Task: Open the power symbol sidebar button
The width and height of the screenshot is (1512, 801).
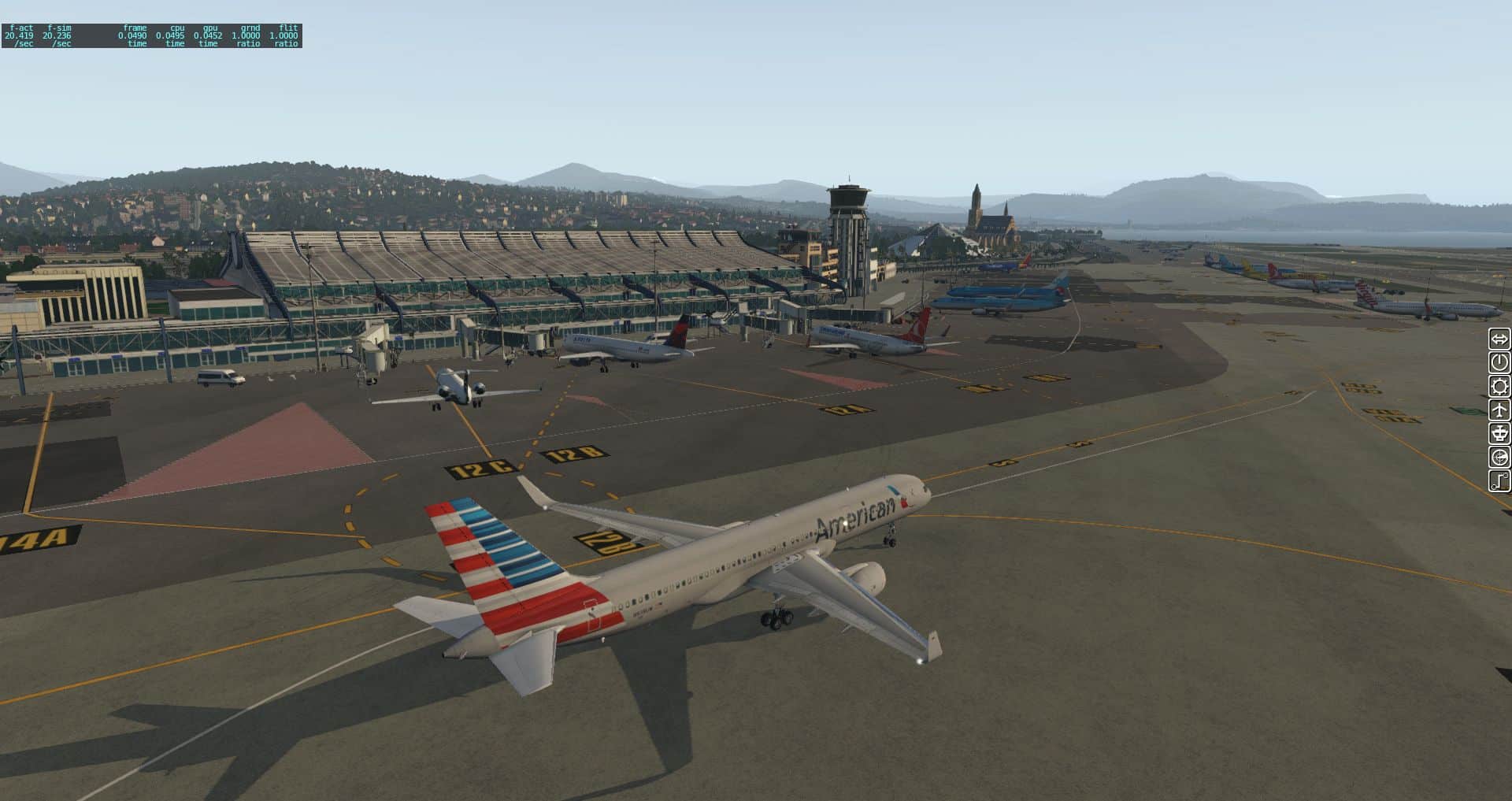Action: tap(1499, 363)
